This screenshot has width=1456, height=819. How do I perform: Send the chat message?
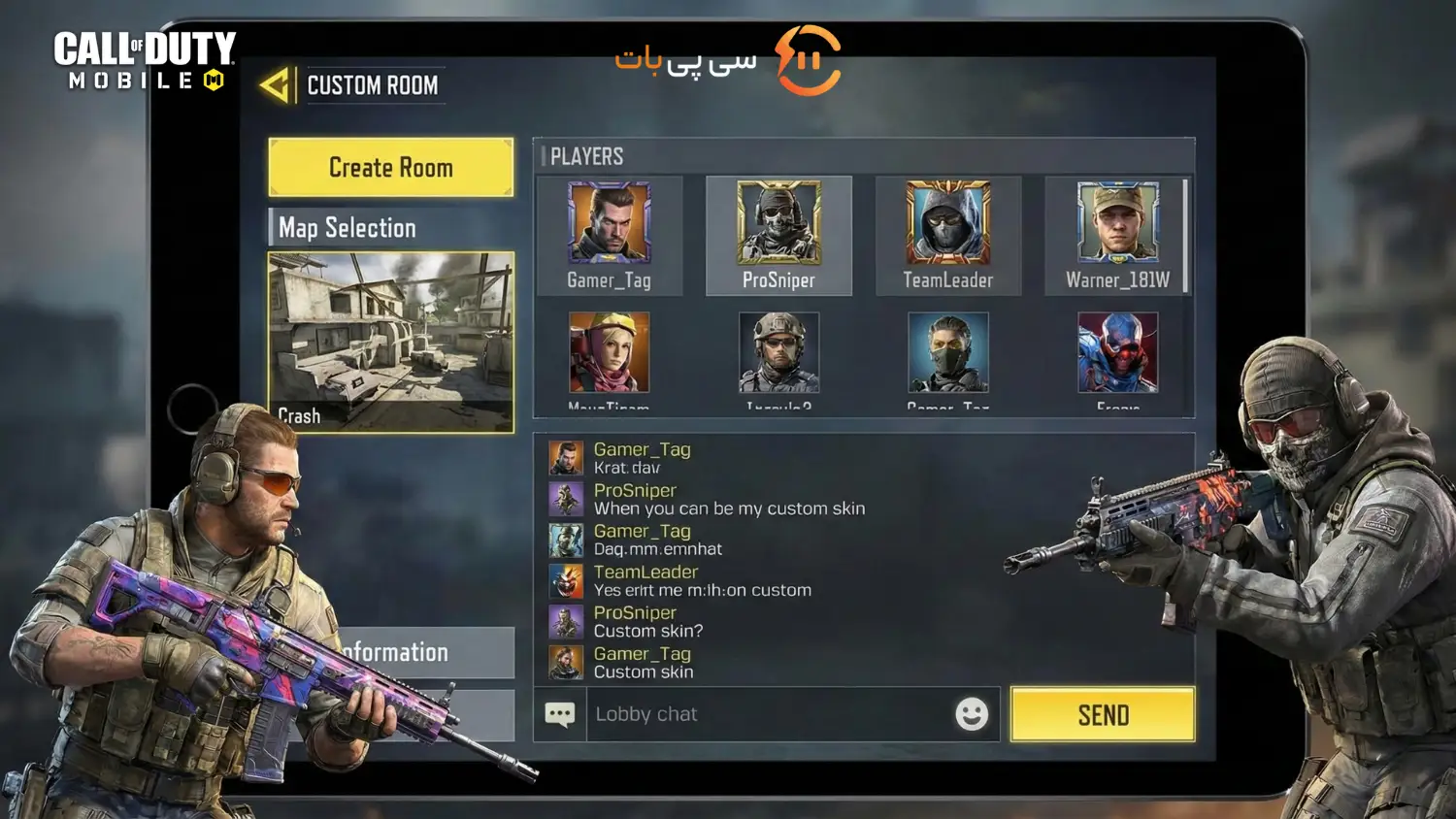(x=1103, y=715)
